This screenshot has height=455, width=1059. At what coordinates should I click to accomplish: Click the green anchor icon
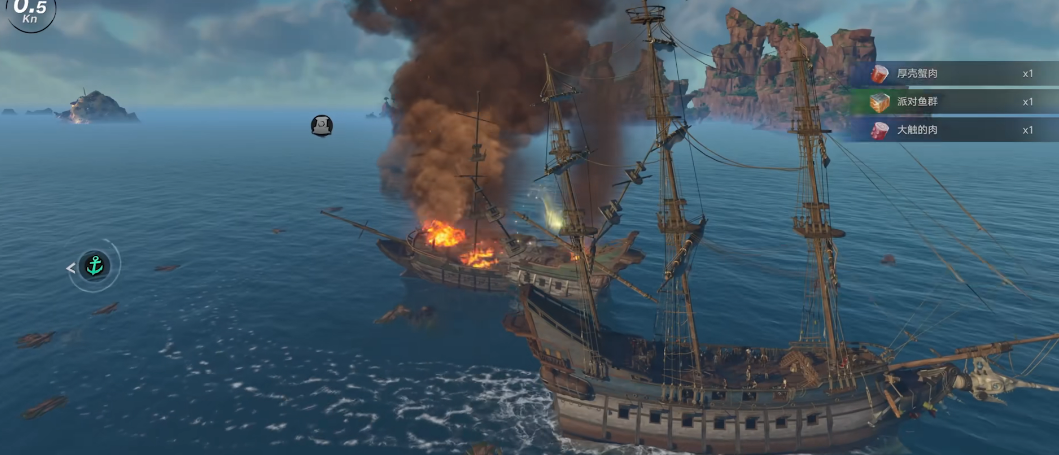(94, 266)
